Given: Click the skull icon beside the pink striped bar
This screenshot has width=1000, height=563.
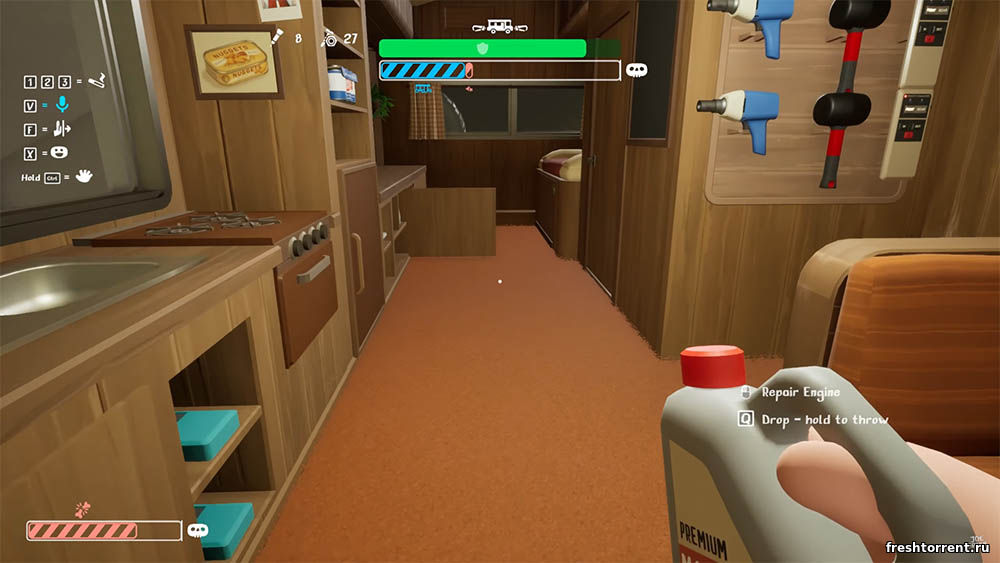Looking at the screenshot, I should (198, 531).
